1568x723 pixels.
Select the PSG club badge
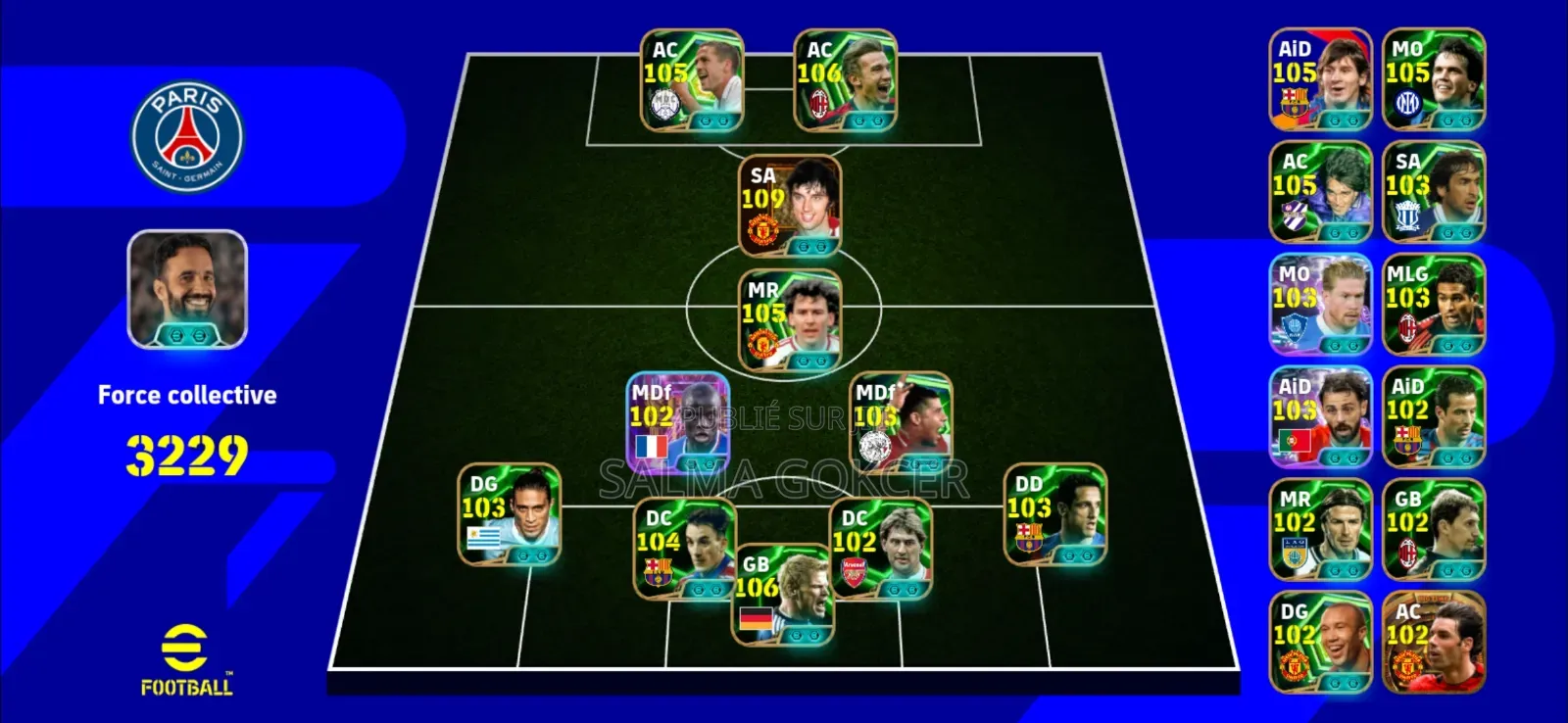coord(189,137)
